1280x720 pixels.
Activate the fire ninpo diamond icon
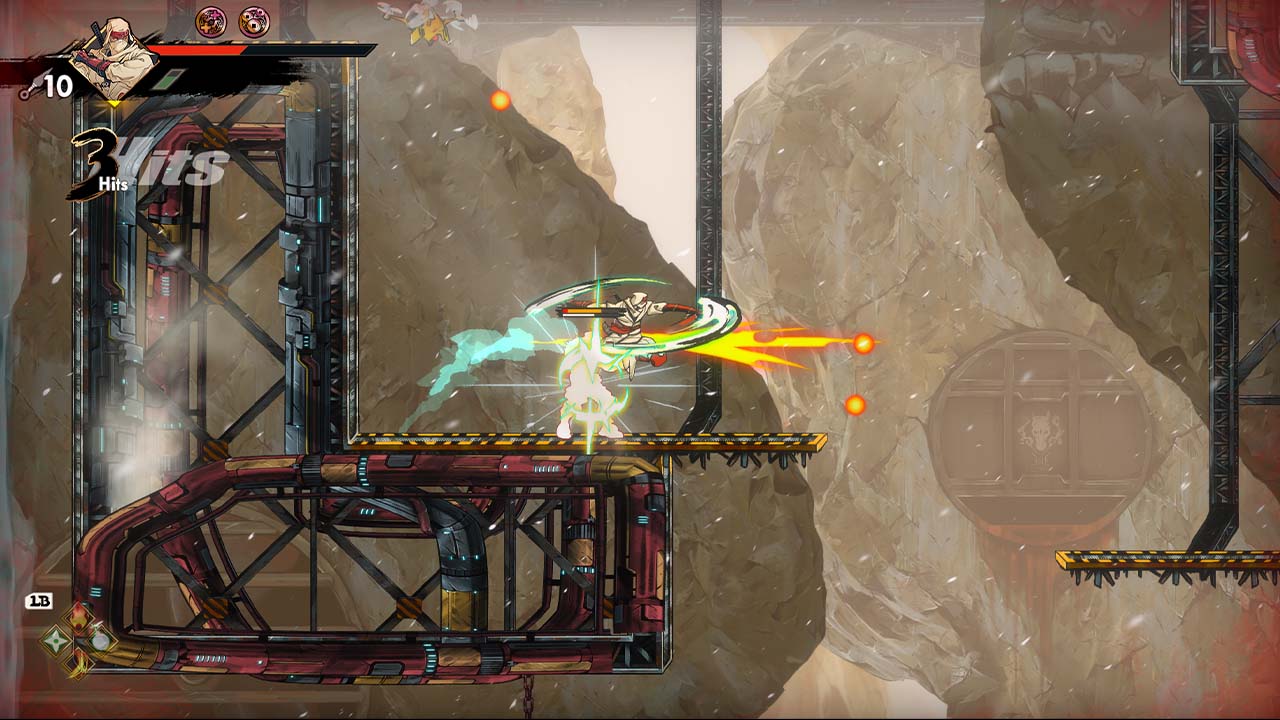[x=78, y=617]
